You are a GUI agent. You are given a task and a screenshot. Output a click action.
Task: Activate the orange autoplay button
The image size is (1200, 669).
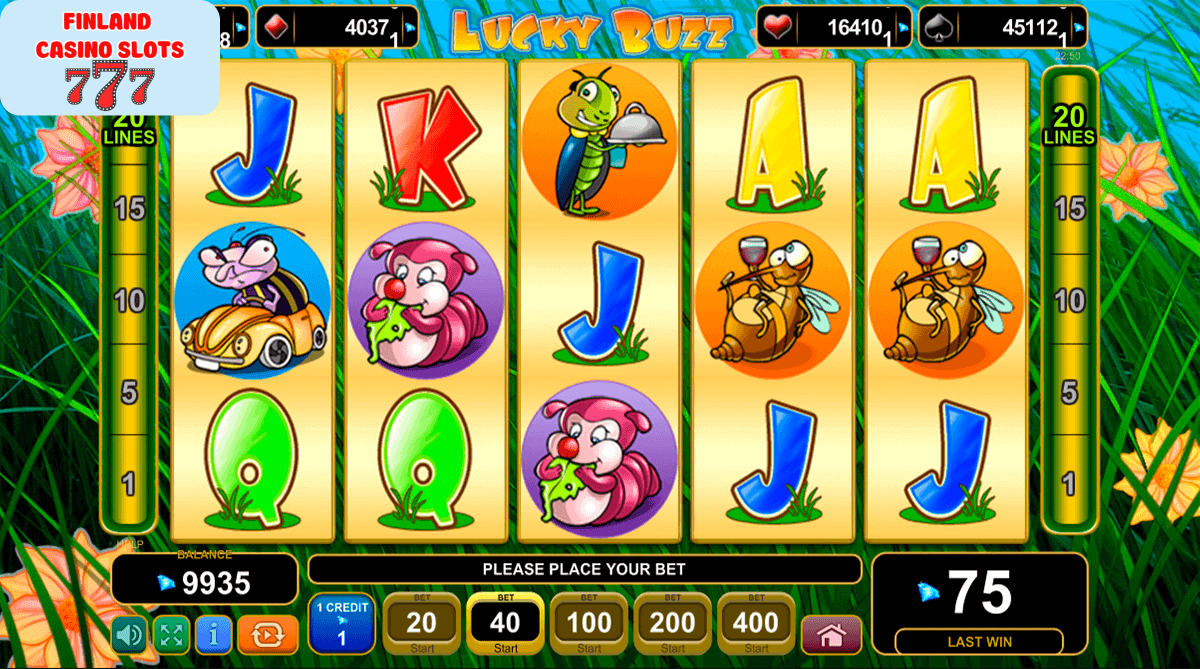(x=267, y=635)
